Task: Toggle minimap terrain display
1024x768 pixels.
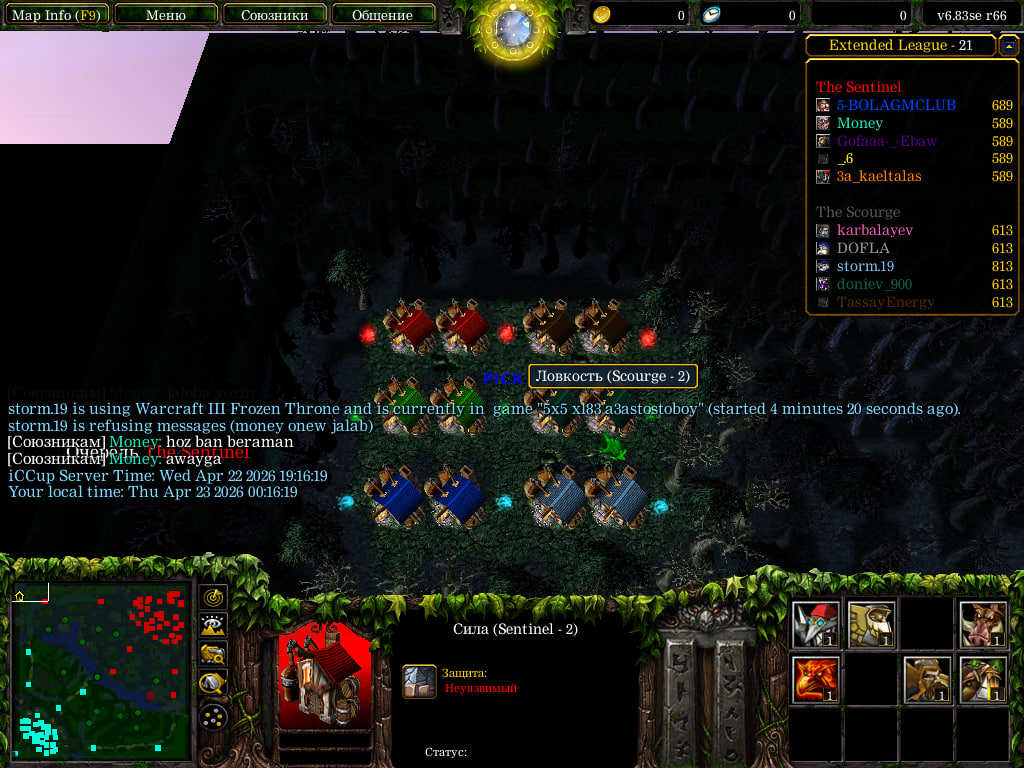Action: pos(213,626)
